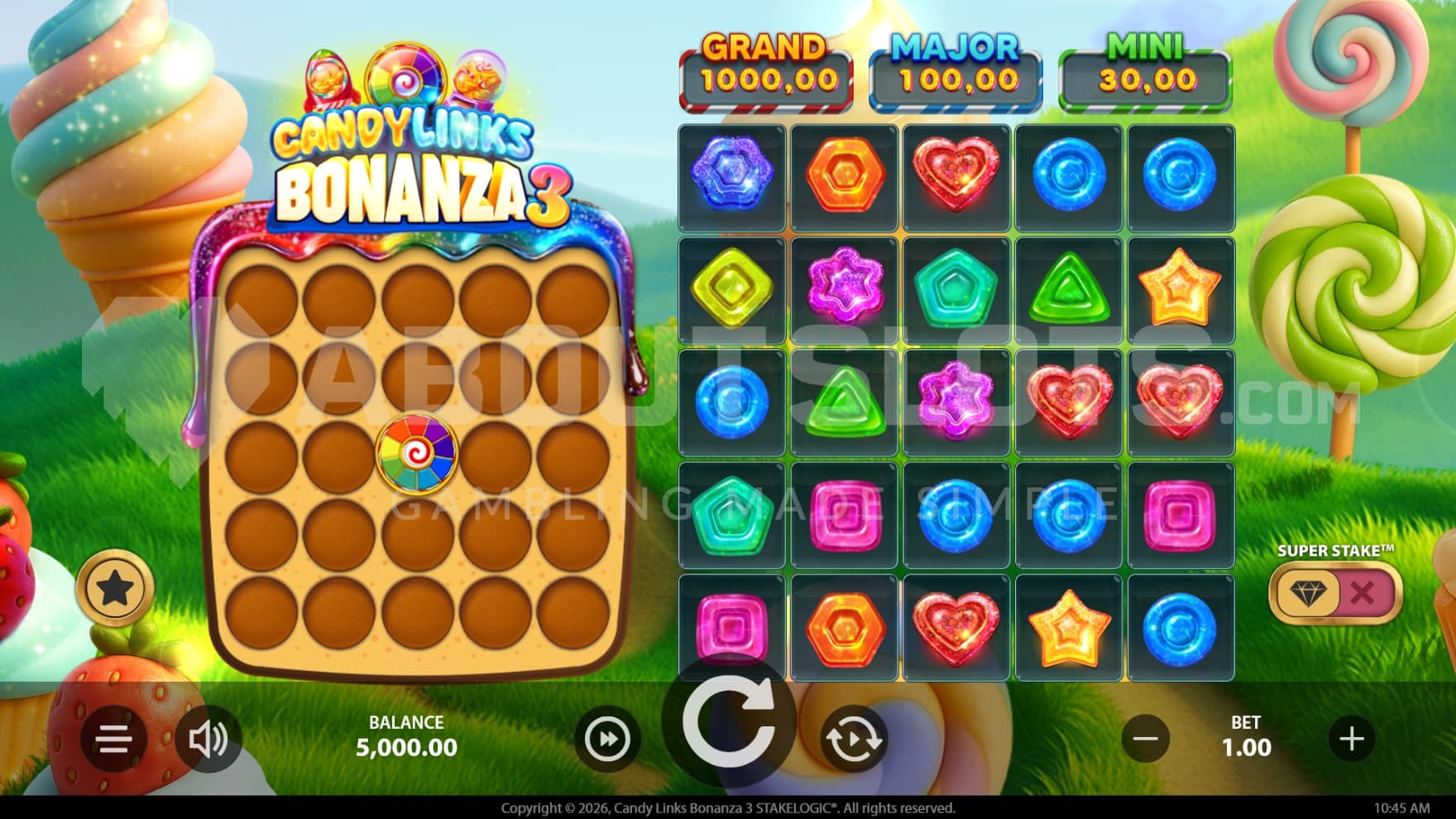Increase the bet with the plus button
Image resolution: width=1456 pixels, height=819 pixels.
pos(1352,739)
